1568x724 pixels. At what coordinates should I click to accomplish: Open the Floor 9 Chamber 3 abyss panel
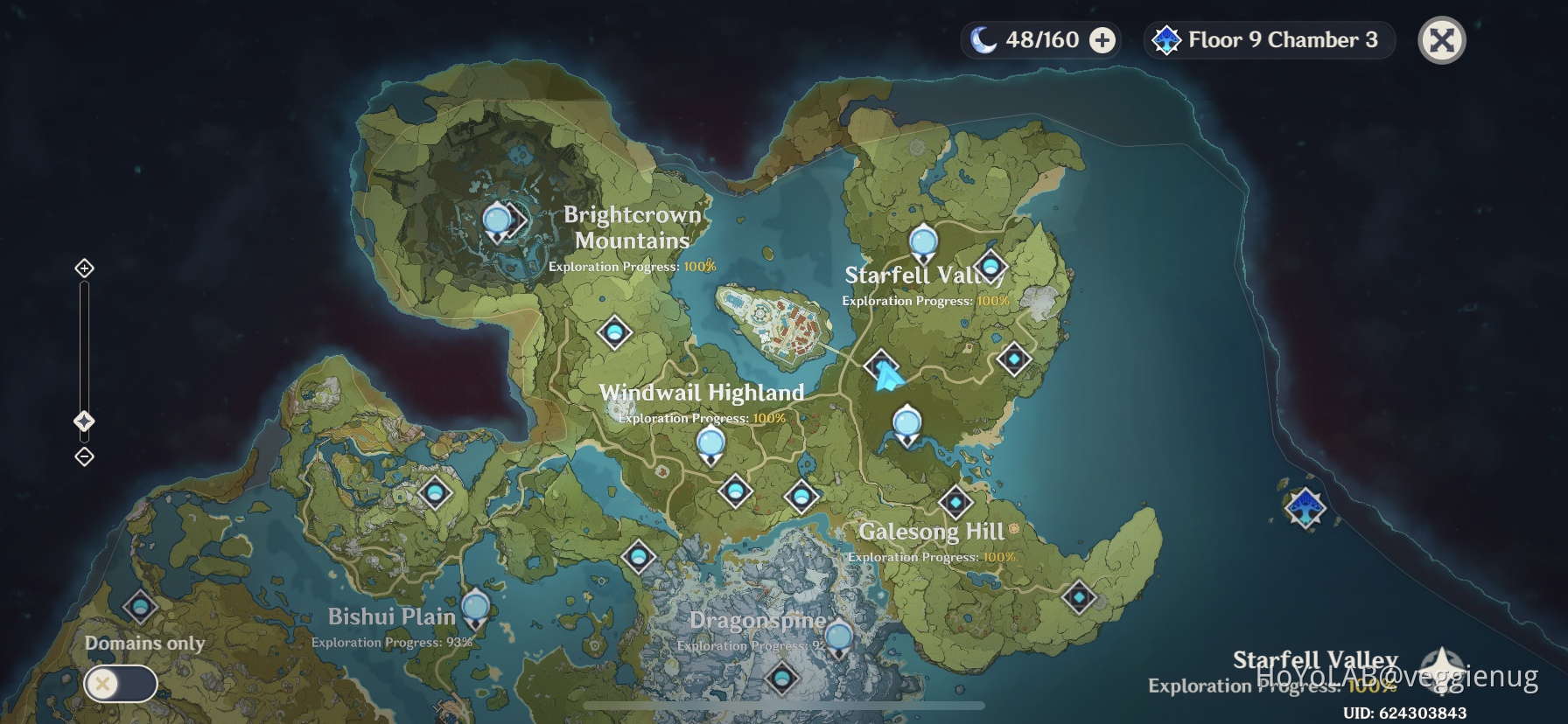1268,39
